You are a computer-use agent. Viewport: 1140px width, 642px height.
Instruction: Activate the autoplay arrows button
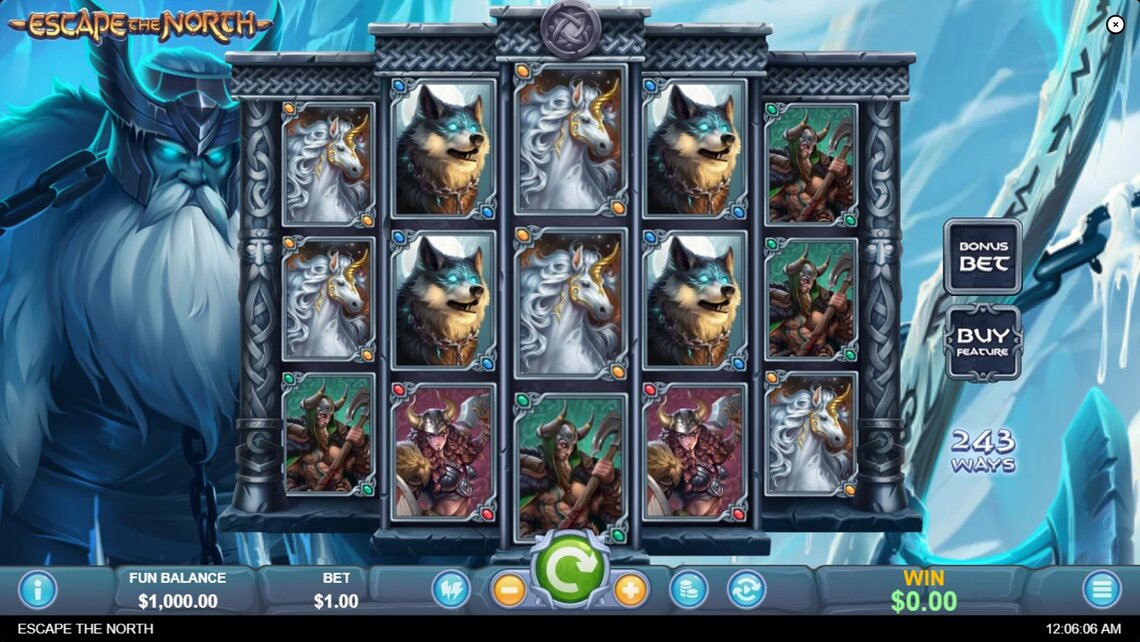pyautogui.click(x=746, y=589)
